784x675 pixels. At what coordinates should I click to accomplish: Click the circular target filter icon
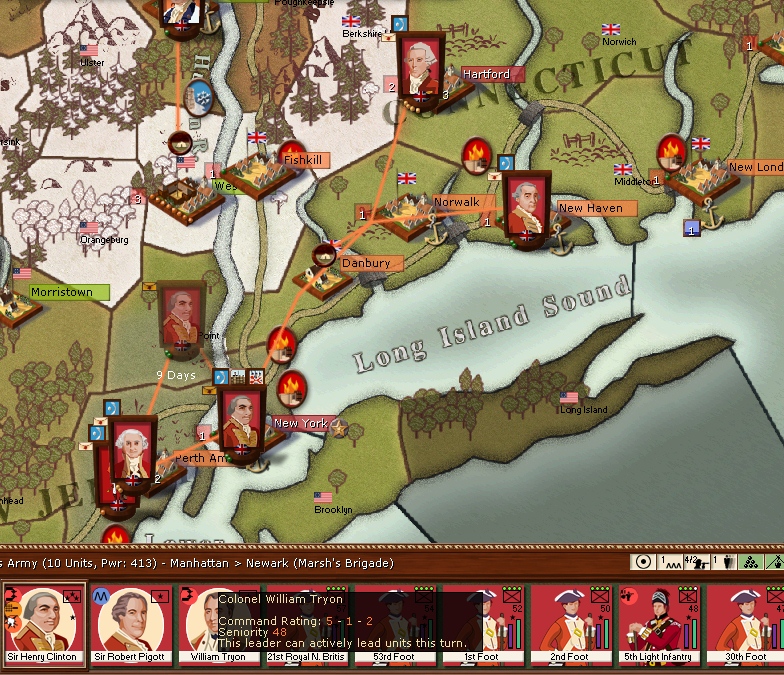point(644,562)
